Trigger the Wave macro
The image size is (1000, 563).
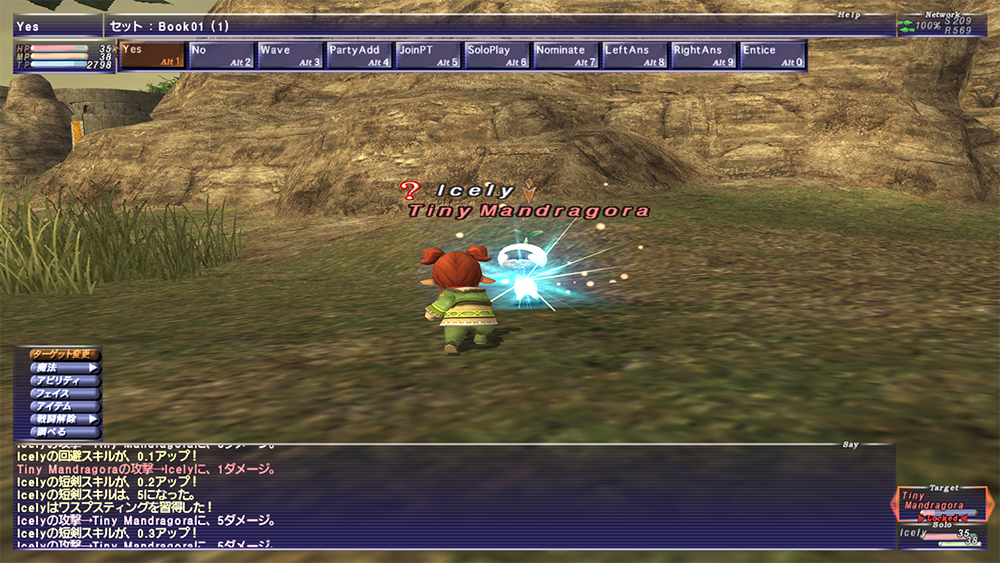click(x=290, y=56)
